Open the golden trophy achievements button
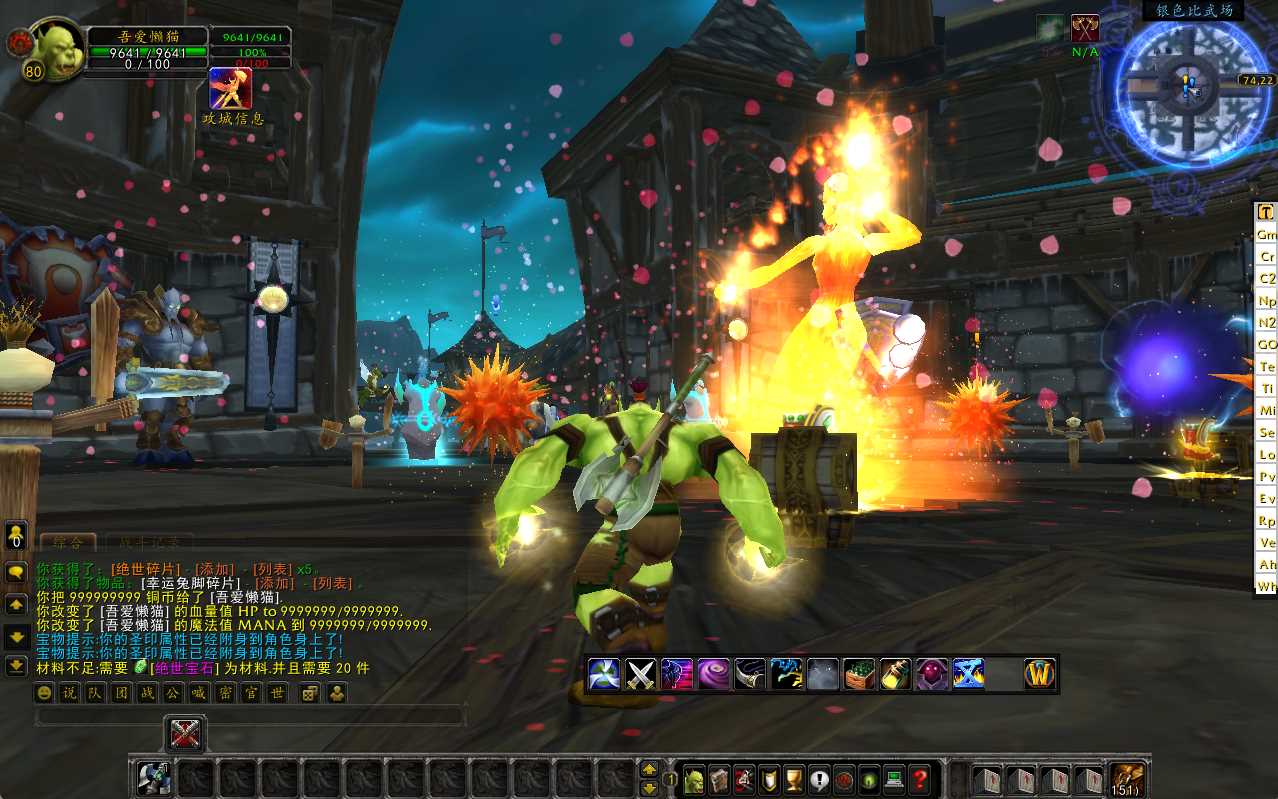The width and height of the screenshot is (1278, 799). pyautogui.click(x=794, y=779)
